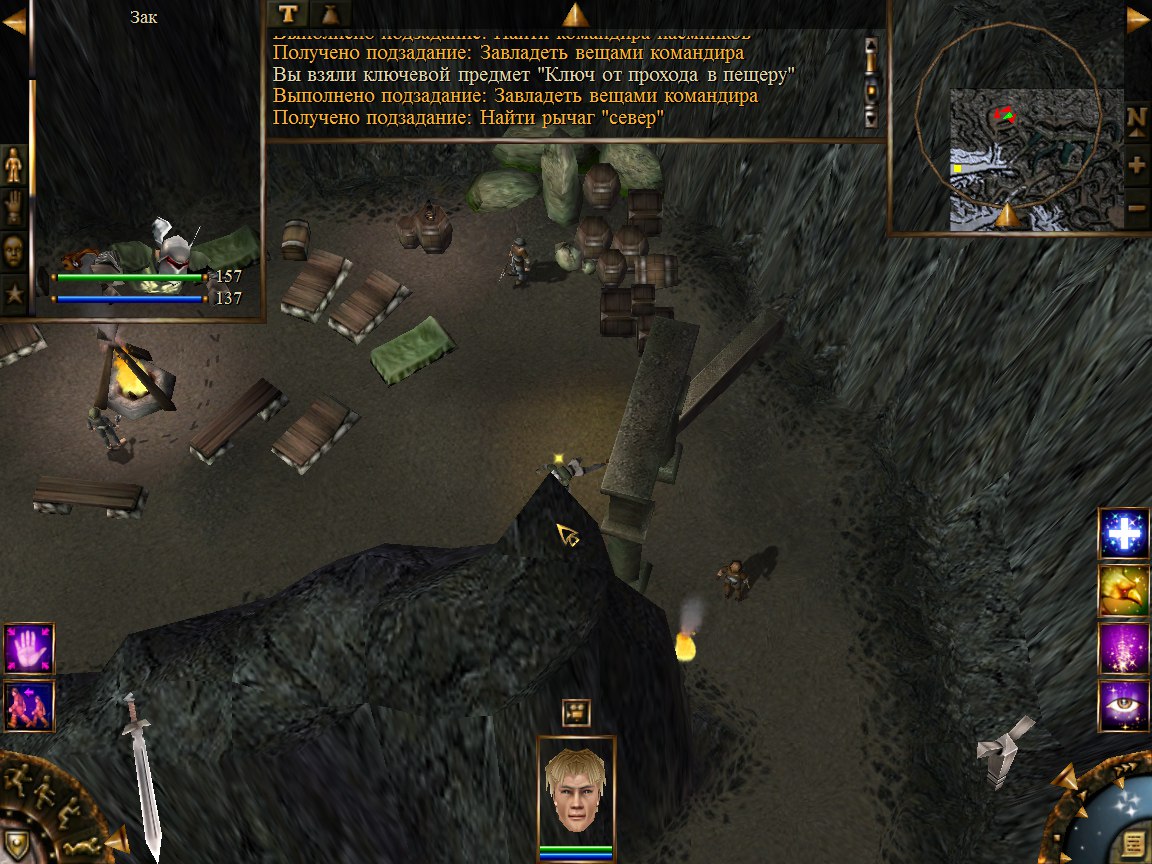Select the face mask icon button
The image size is (1152, 864).
[14, 251]
